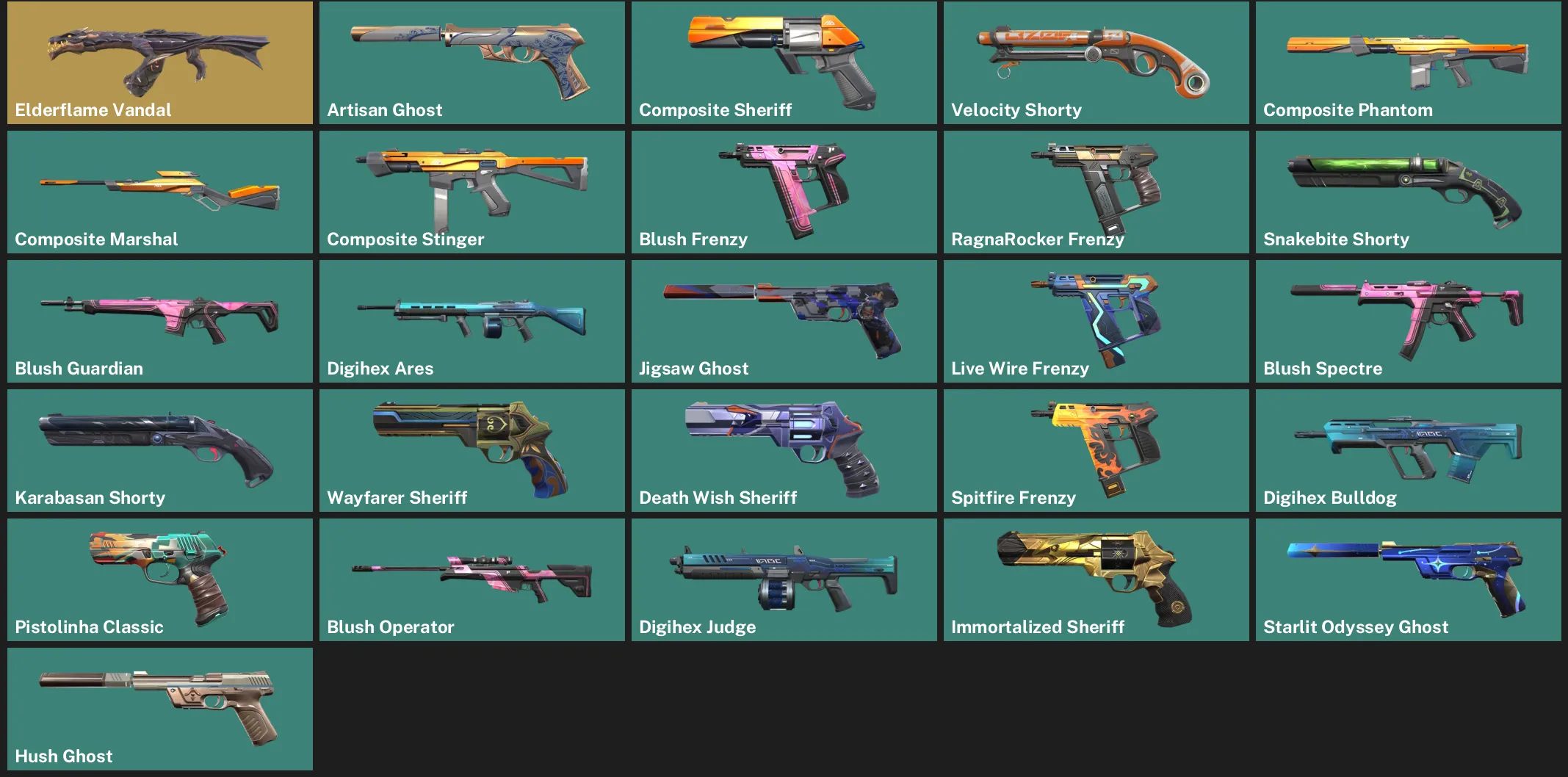
Task: Choose the Composite Stinger skin
Action: (470, 192)
